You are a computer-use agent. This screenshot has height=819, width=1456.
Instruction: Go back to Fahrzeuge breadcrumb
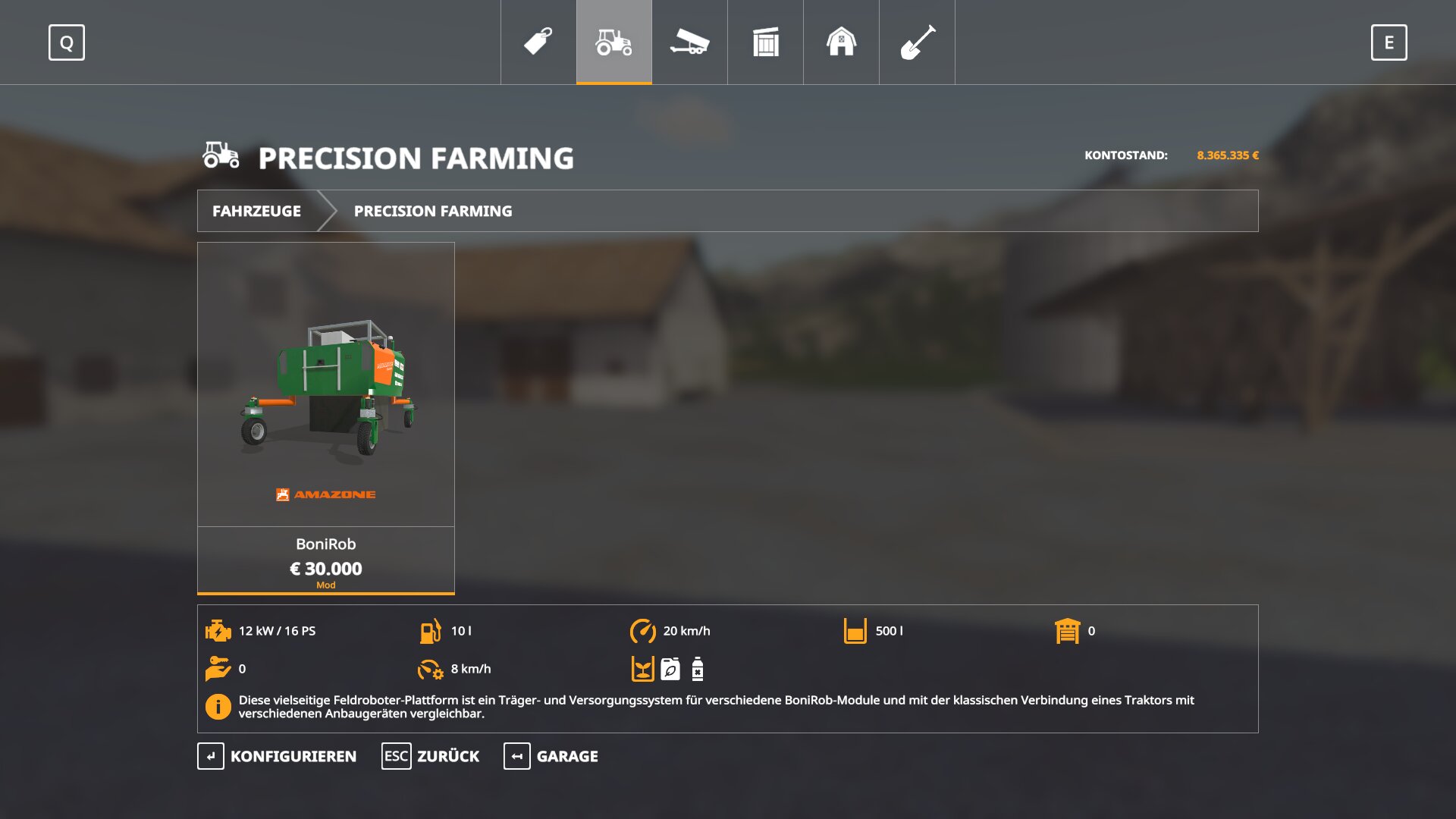[x=256, y=211]
